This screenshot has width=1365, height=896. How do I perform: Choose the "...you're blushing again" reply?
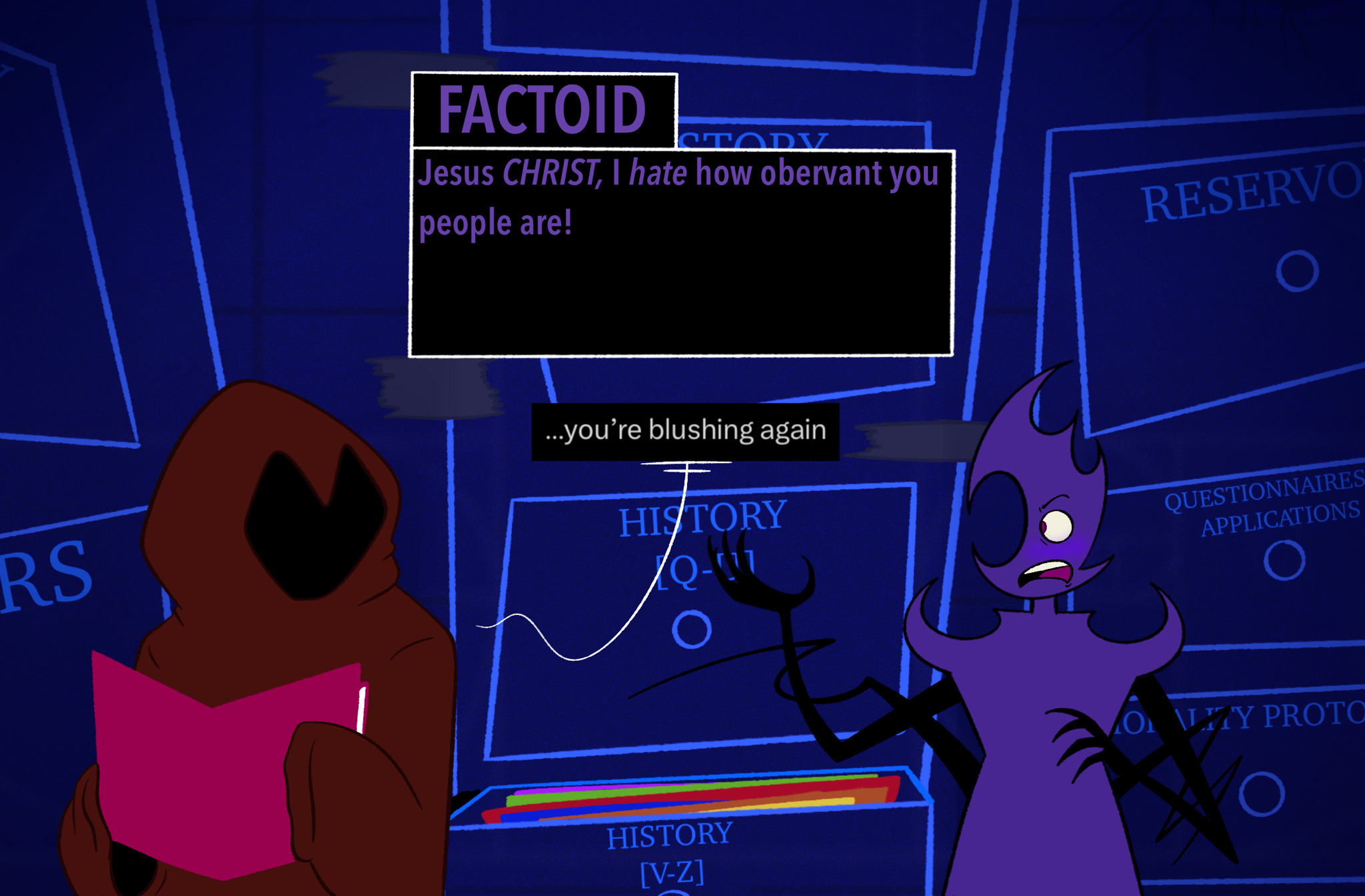tap(685, 431)
